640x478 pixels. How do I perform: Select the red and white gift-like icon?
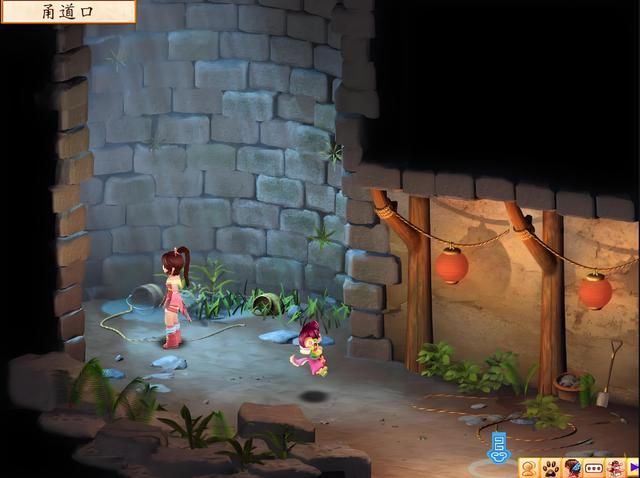coord(614,468)
